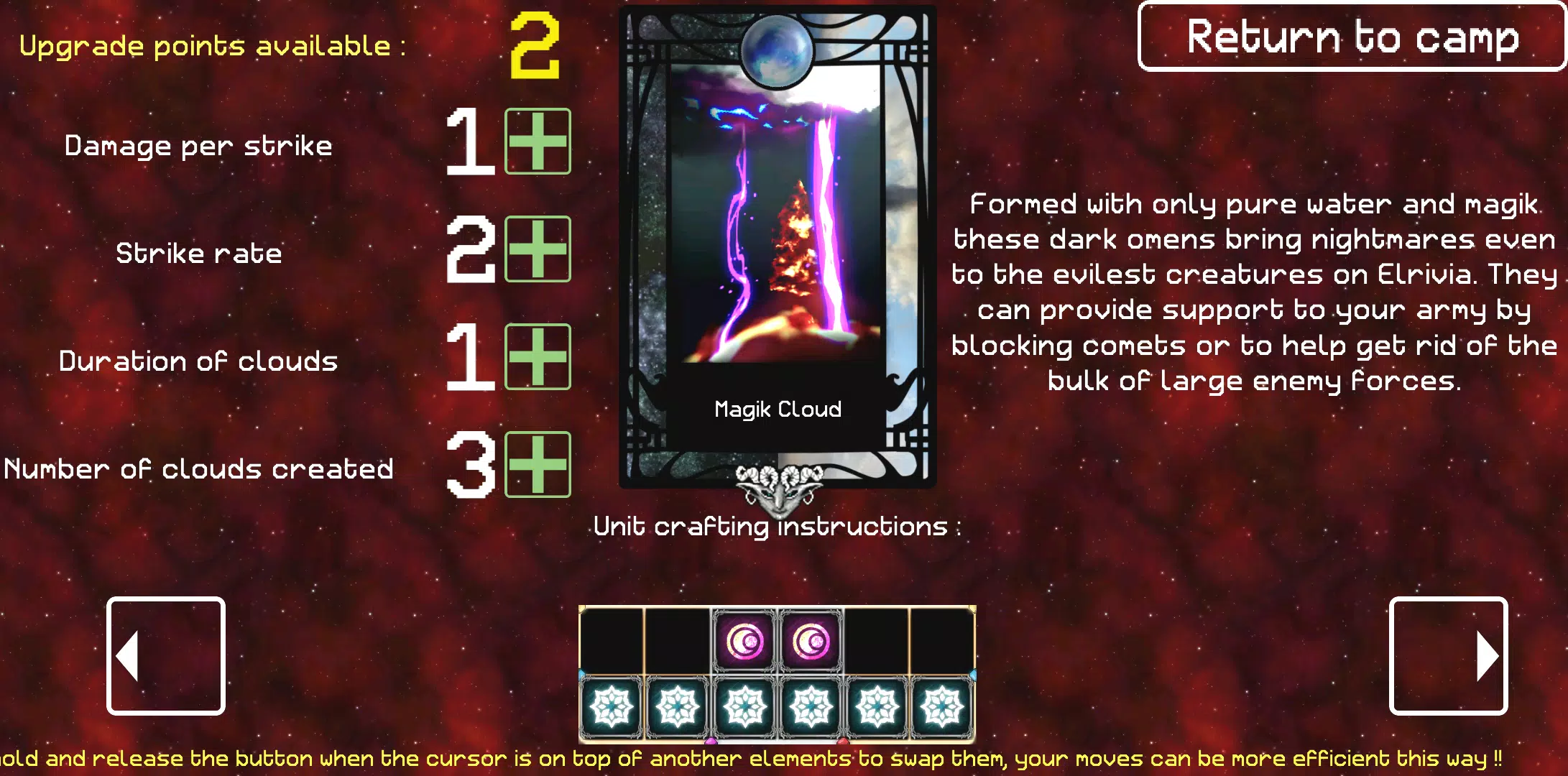Screen dimensions: 1568x776
Task: Pick the third water crystal element in the bottom row
Action: pos(744,707)
